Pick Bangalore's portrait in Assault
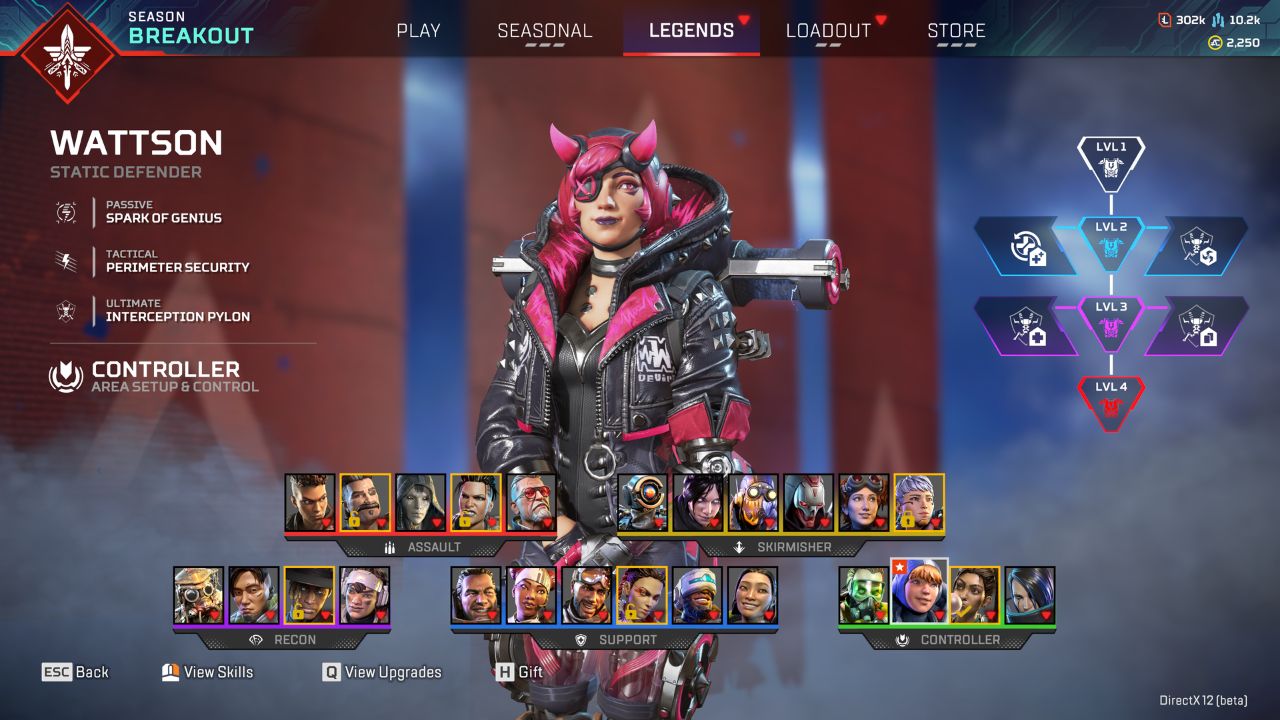The height and width of the screenshot is (720, 1280). pyautogui.click(x=310, y=502)
